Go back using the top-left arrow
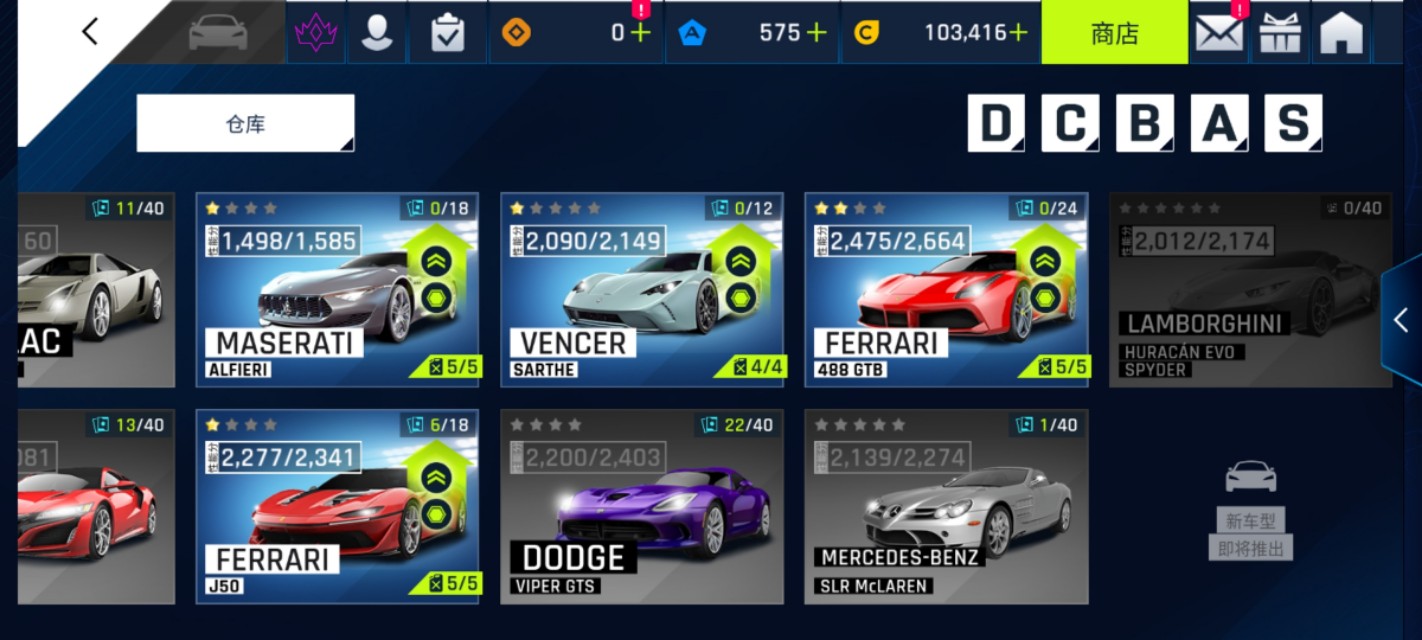1422x640 pixels. [90, 32]
